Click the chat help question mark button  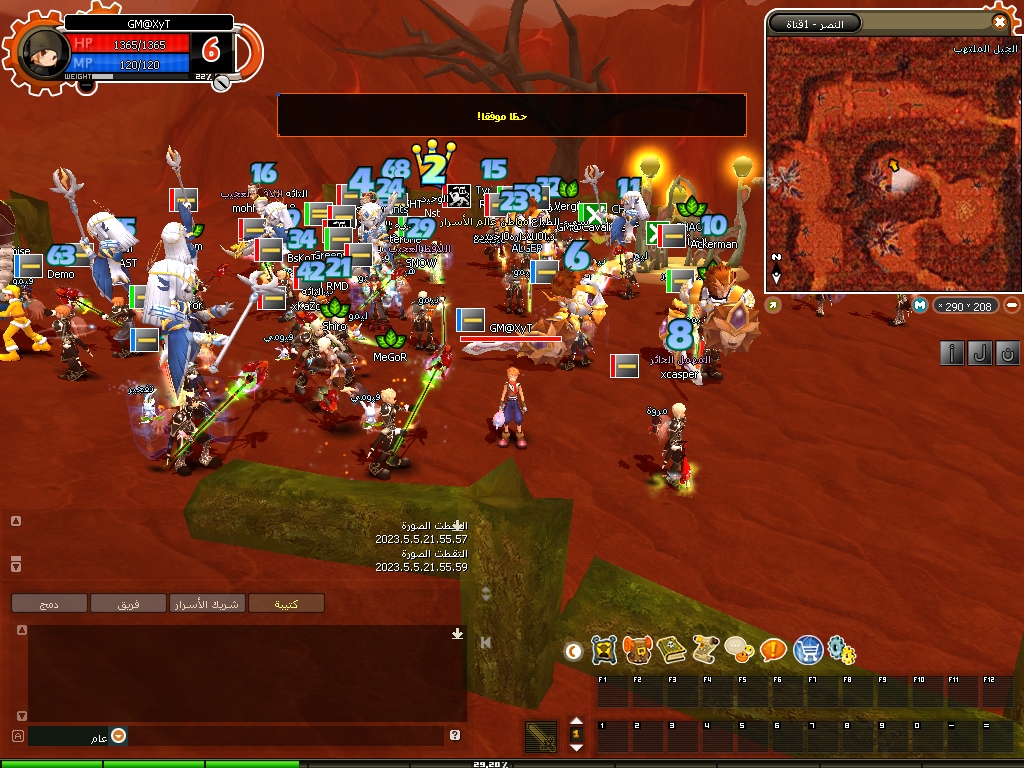pos(455,735)
